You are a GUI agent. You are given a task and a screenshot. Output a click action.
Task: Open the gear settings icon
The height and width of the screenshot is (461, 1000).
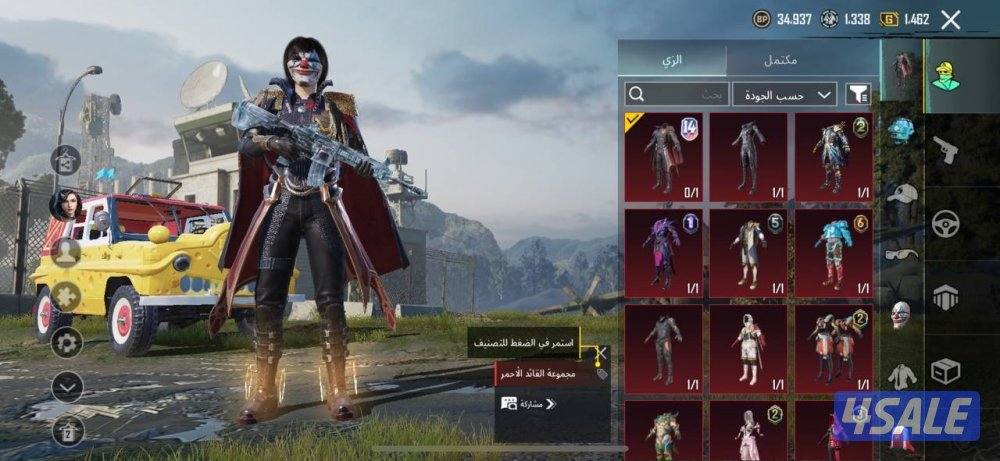(67, 343)
